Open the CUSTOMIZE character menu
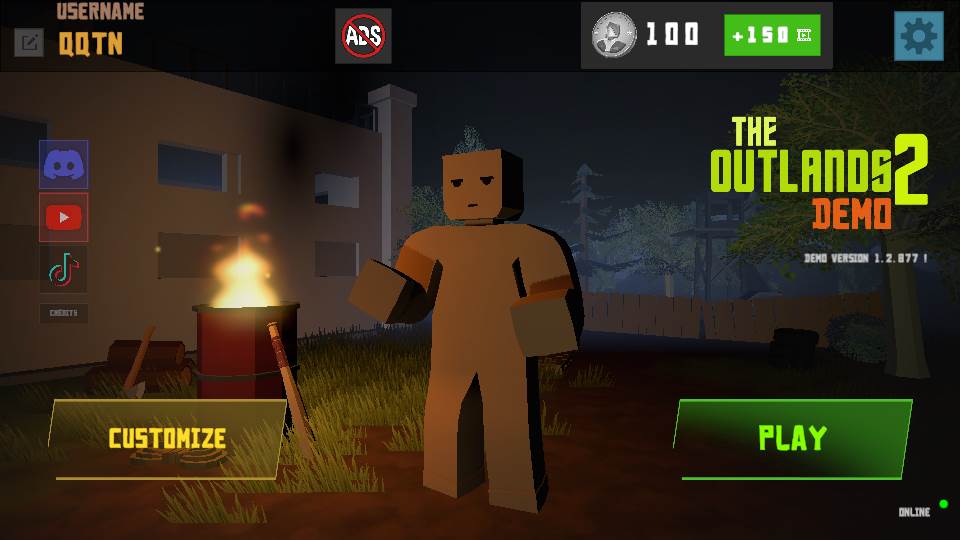 click(x=167, y=439)
